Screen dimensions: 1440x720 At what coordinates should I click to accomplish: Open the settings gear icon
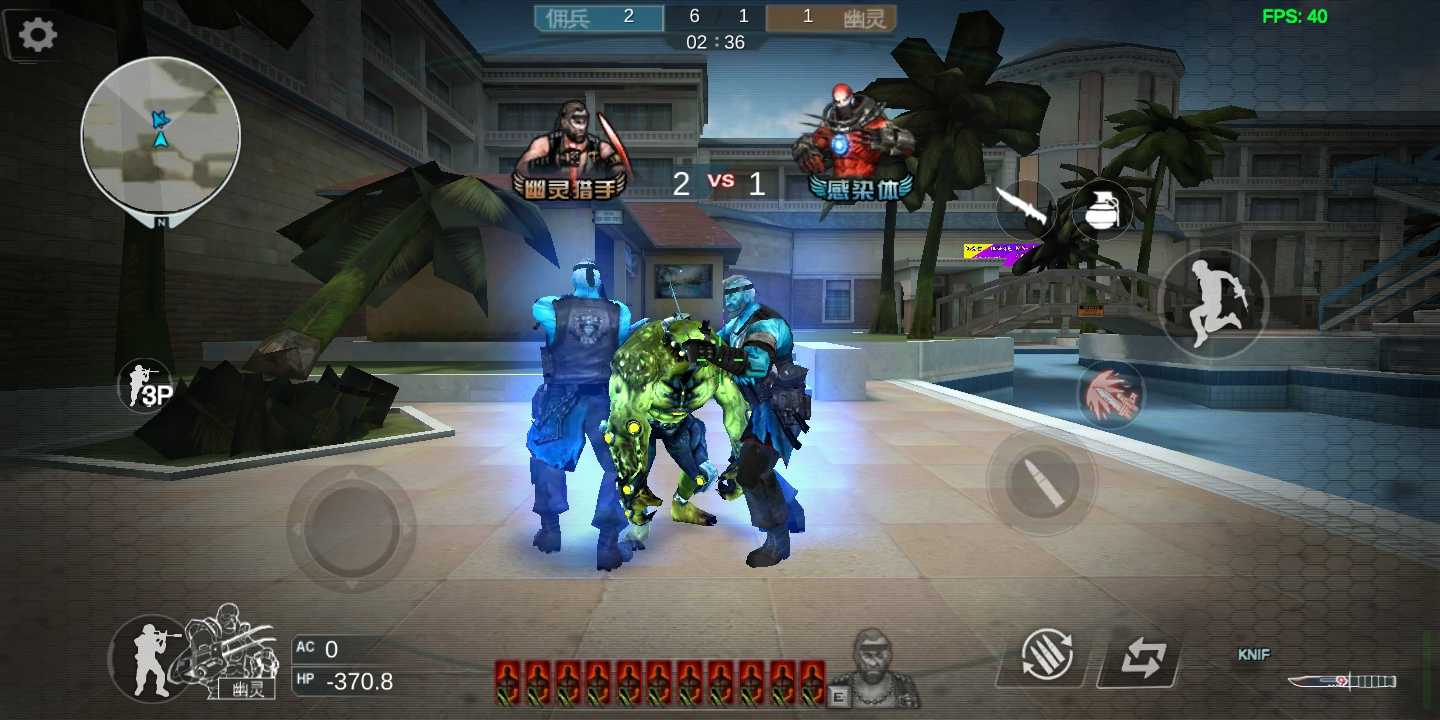(x=36, y=33)
